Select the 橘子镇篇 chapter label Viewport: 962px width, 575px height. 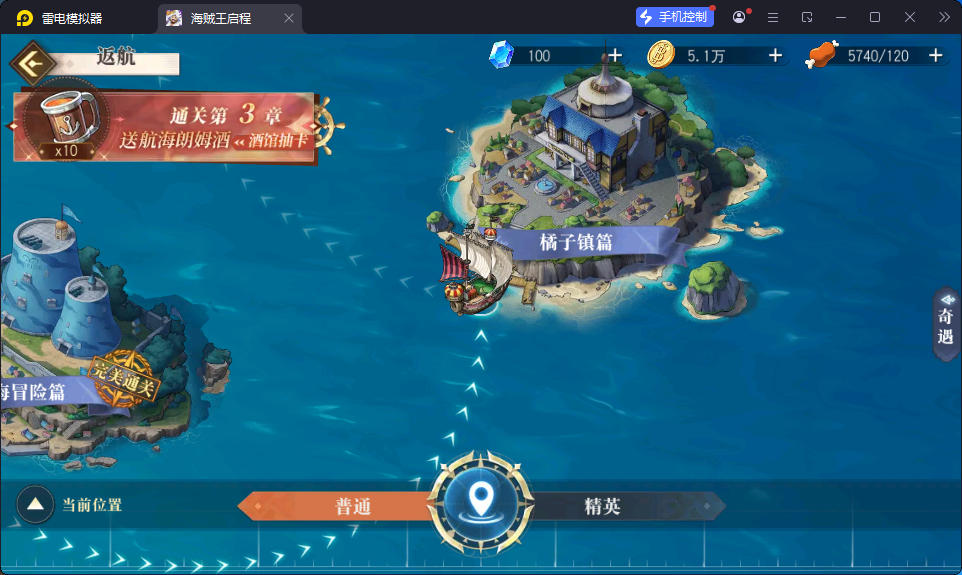point(576,242)
